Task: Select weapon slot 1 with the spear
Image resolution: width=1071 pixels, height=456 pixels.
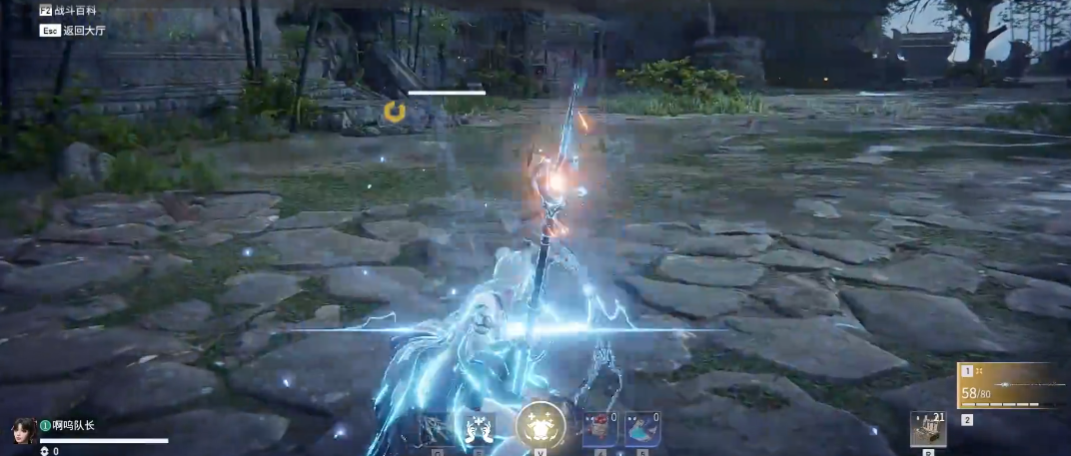Action: click(x=1012, y=386)
